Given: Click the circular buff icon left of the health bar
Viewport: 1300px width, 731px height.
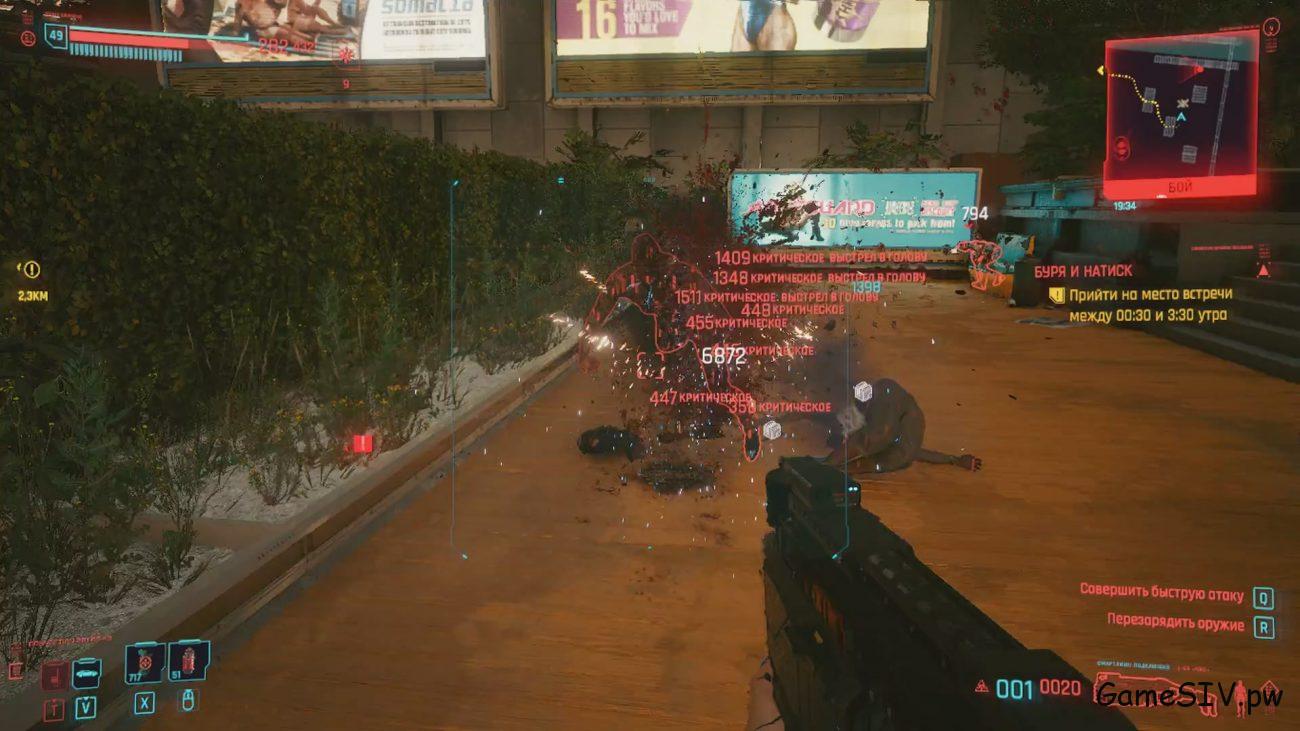Looking at the screenshot, I should 27,37.
